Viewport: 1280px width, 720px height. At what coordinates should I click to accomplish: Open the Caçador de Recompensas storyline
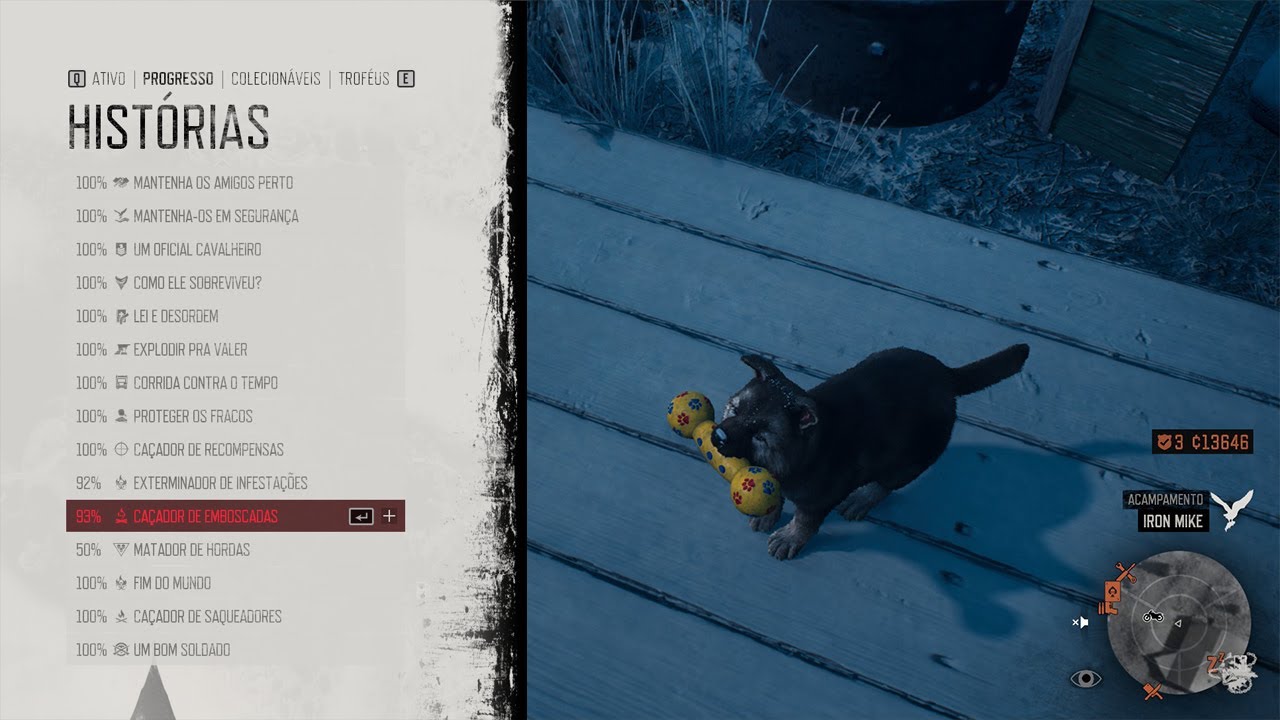pos(208,450)
